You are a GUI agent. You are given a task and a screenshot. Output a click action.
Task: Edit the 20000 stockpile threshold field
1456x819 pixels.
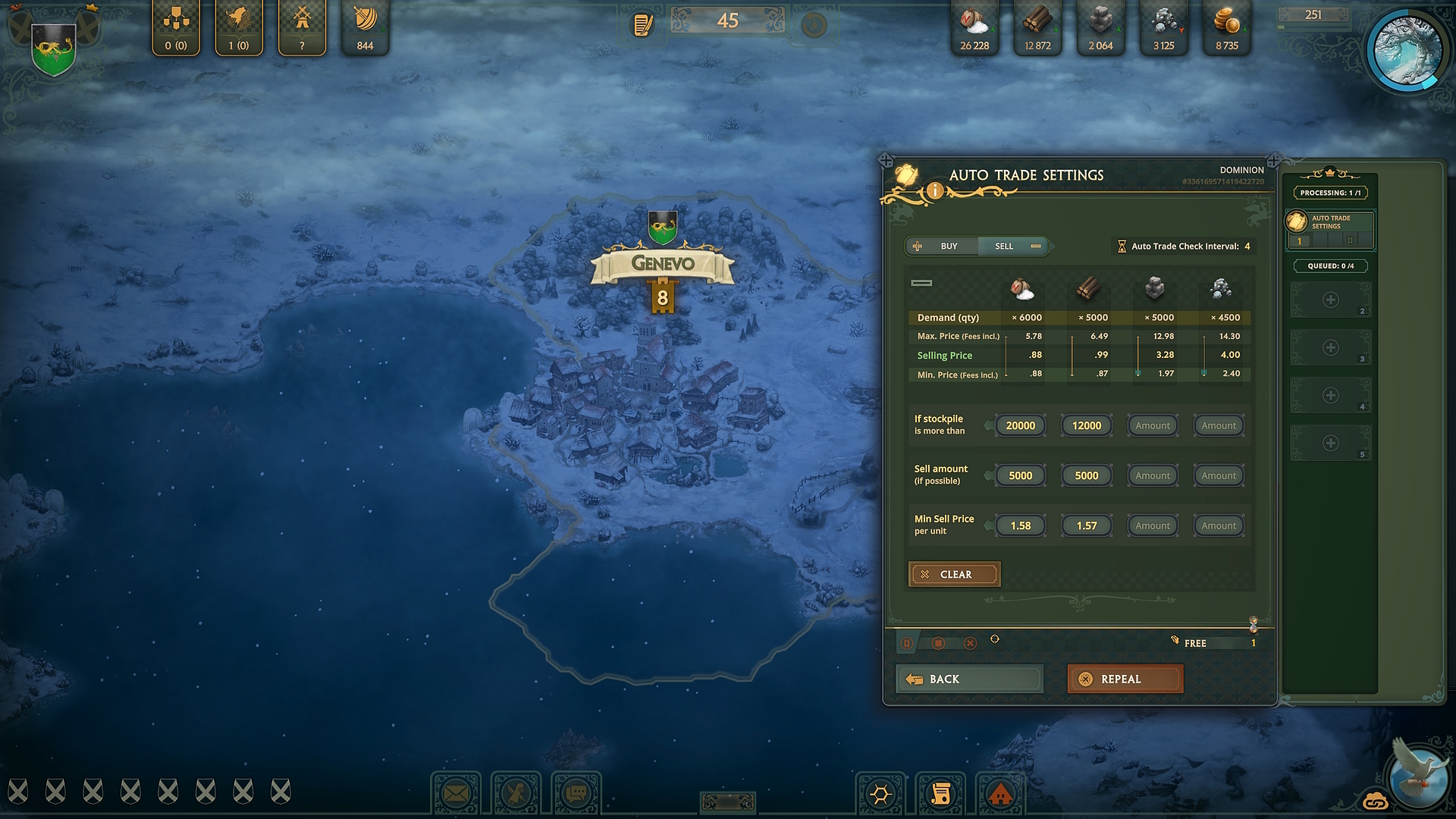1020,425
